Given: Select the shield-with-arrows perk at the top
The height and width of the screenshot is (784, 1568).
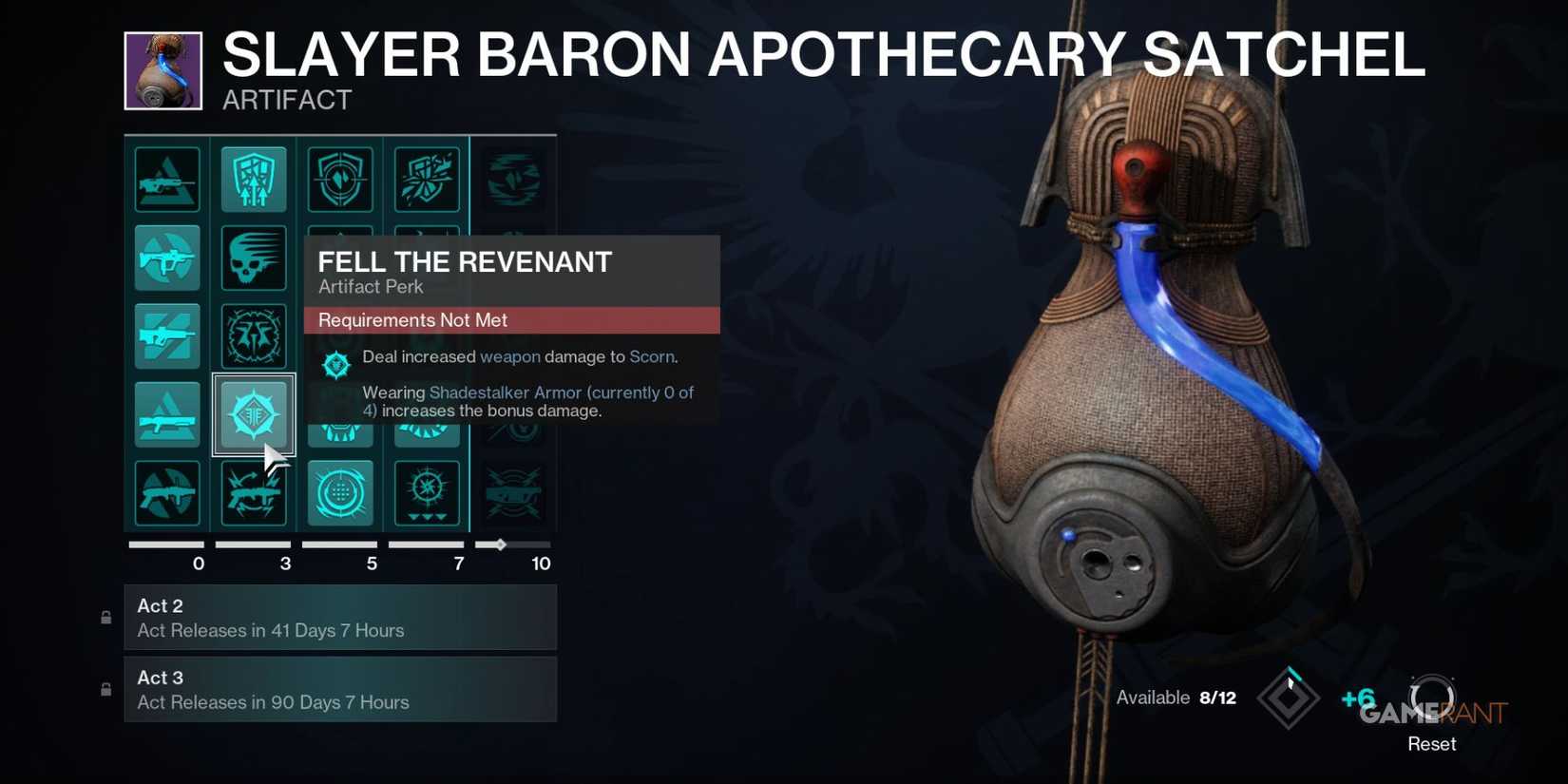Looking at the screenshot, I should coord(254,179).
